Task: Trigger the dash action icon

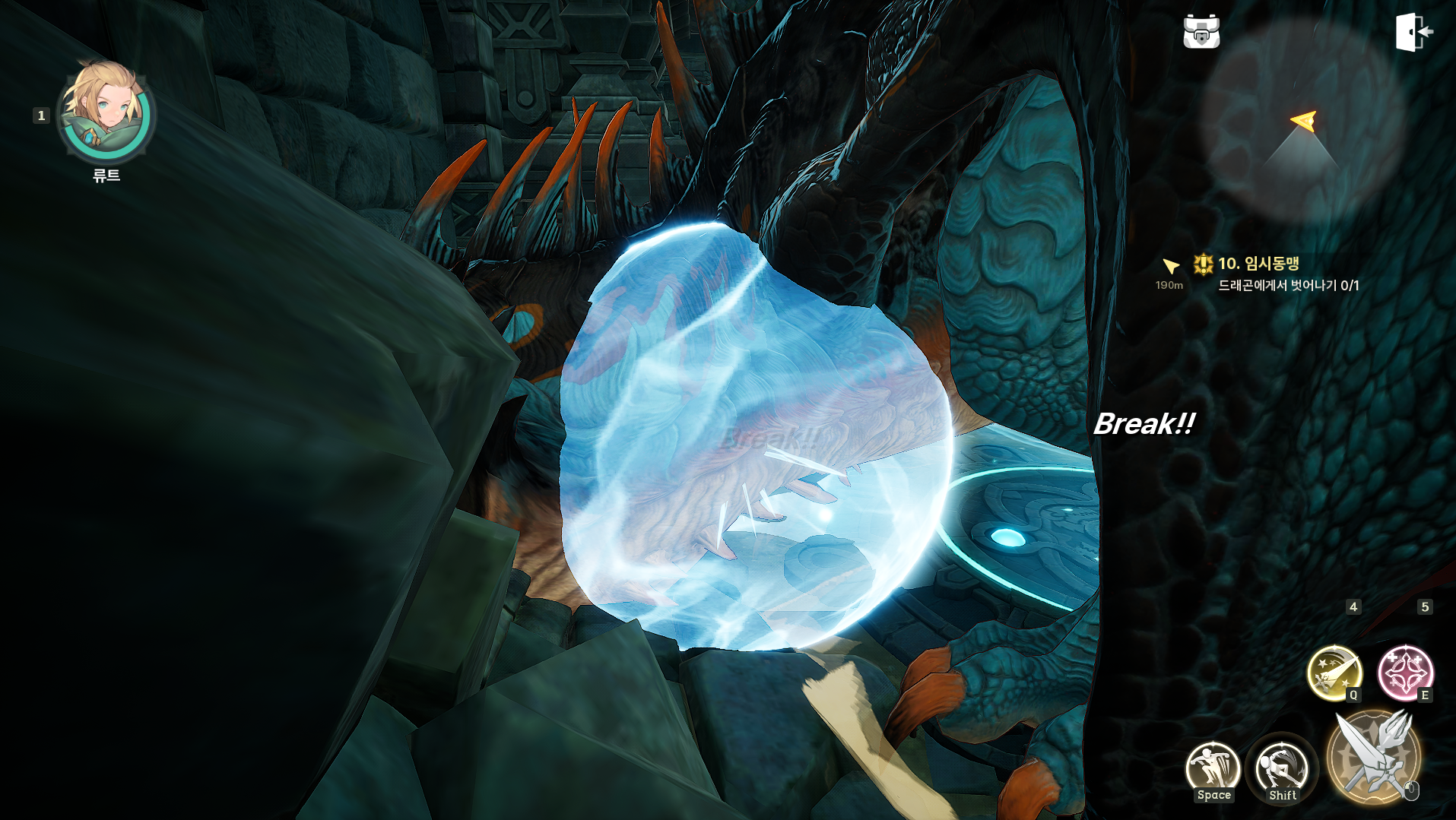Action: pyautogui.click(x=1282, y=768)
